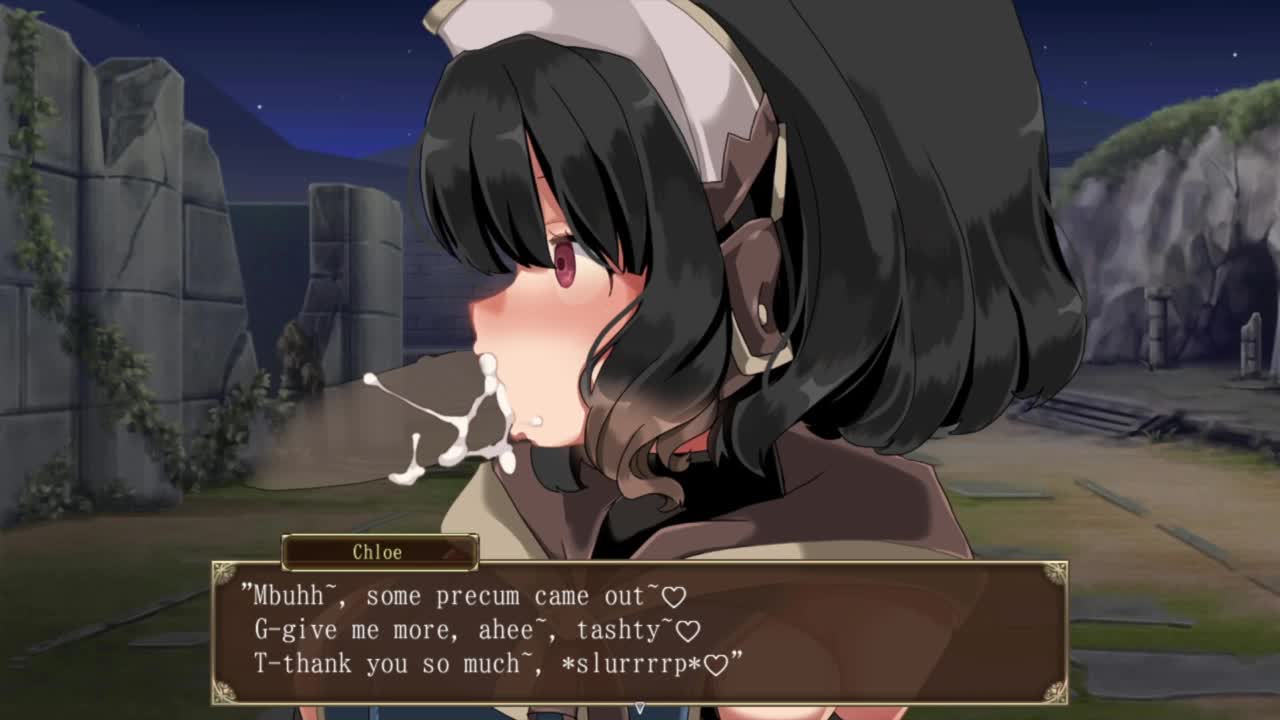Click the continue arrow below the dialogue
The width and height of the screenshot is (1280, 720).
tap(640, 707)
